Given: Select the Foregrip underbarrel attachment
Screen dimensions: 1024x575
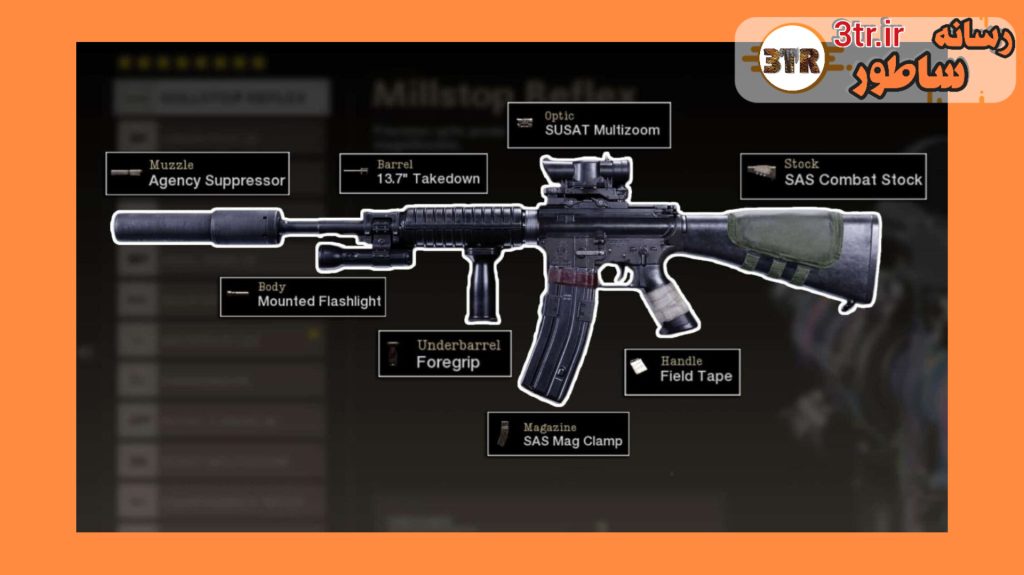Looking at the screenshot, I should click(444, 355).
